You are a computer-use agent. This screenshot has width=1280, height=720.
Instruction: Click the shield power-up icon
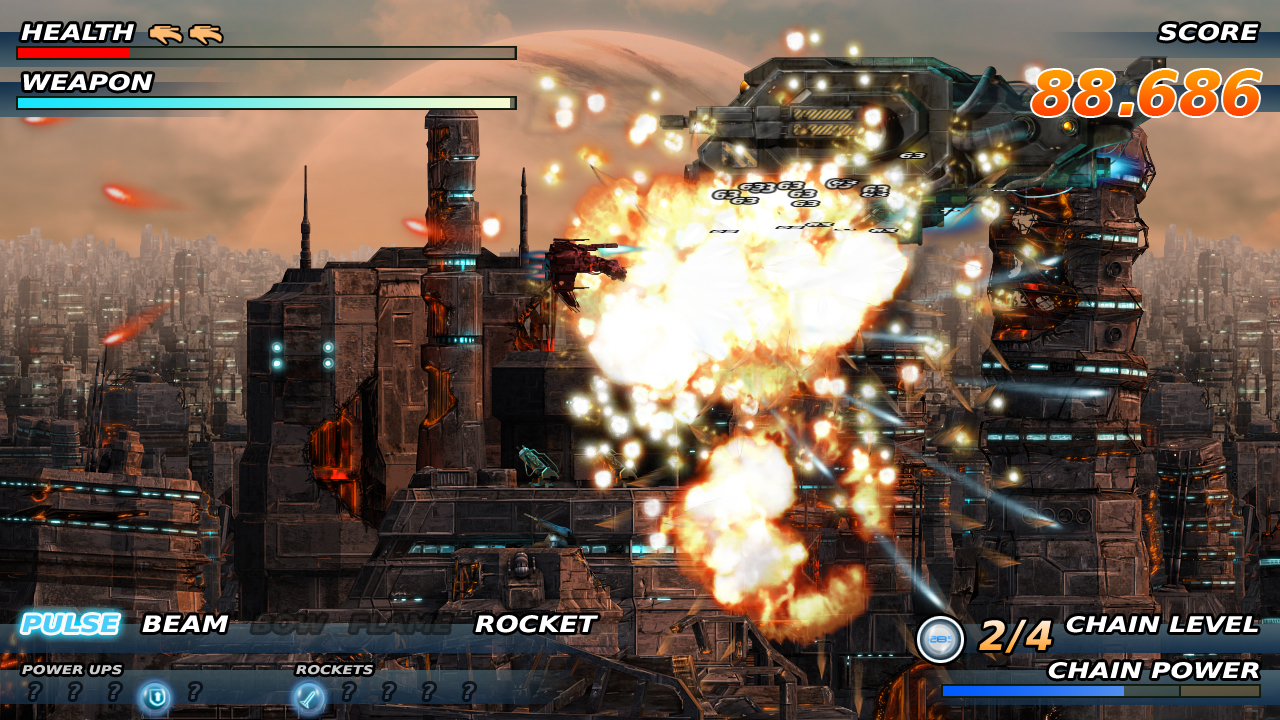coord(154,695)
